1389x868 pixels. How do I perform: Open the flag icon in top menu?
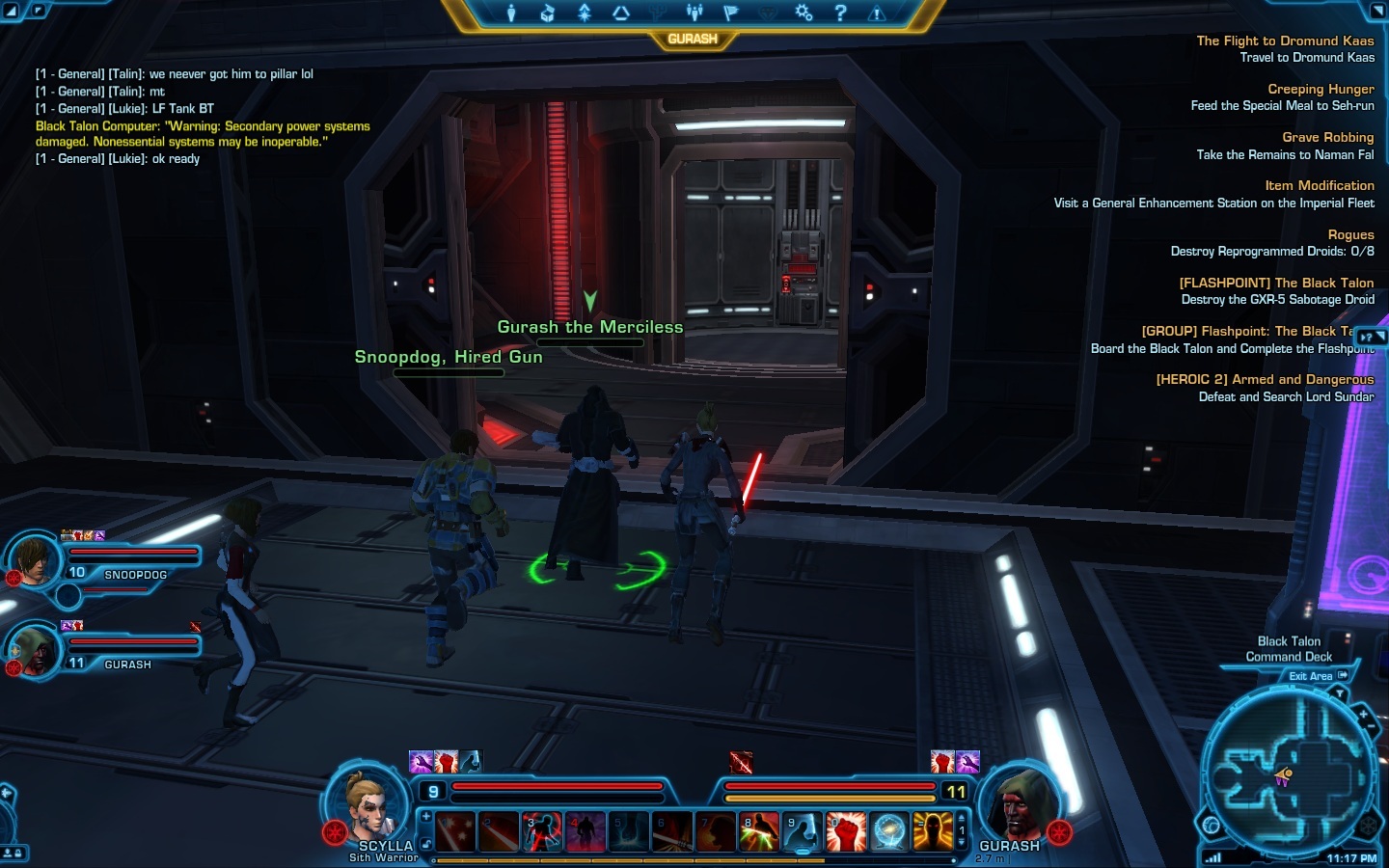[x=730, y=13]
